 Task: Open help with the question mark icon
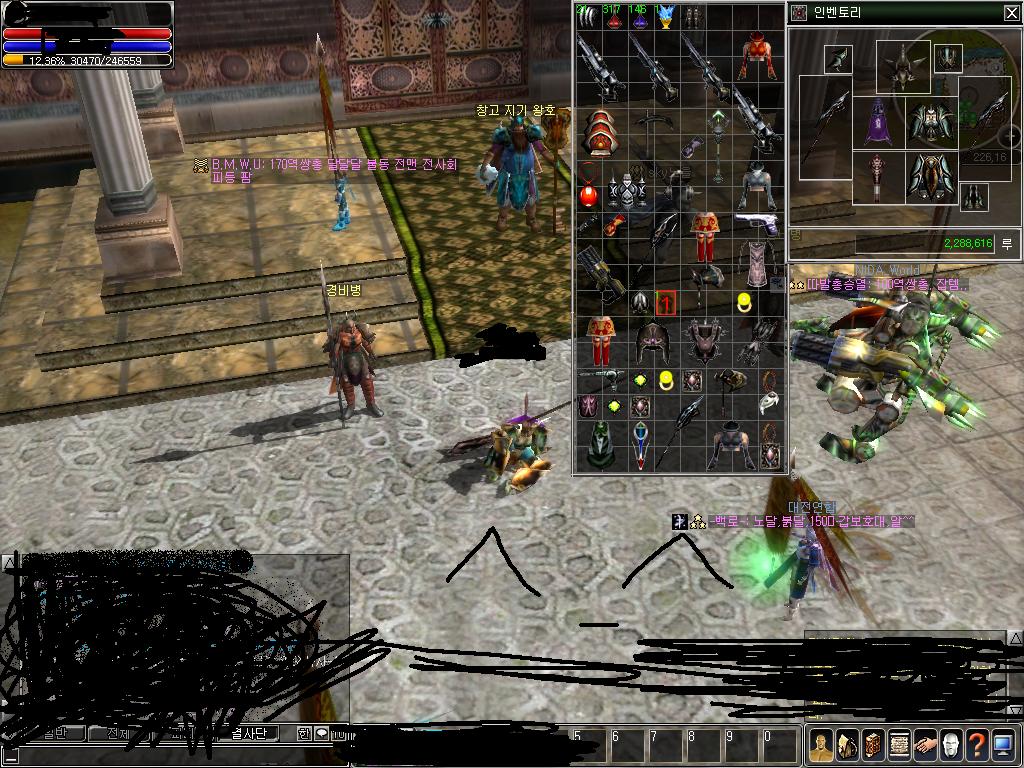coord(976,745)
